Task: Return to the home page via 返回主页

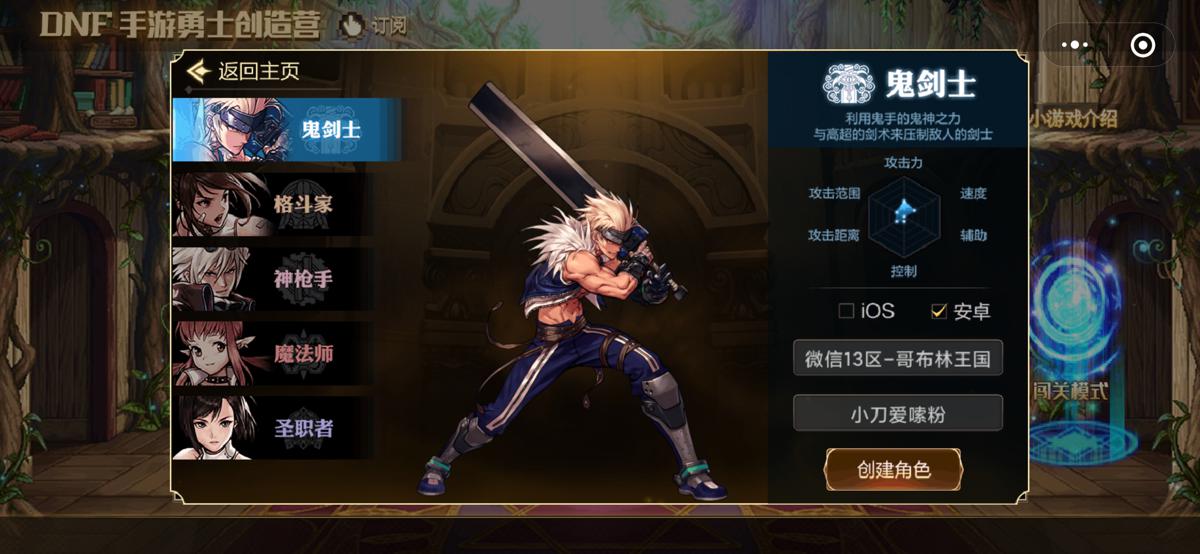Action: (244, 72)
